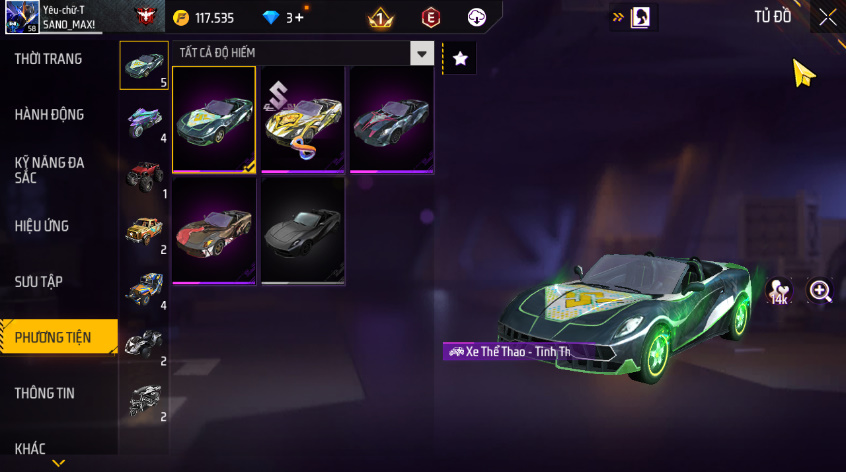Pick the dark car skin with red stripes
This screenshot has width=846, height=472.
tap(391, 120)
